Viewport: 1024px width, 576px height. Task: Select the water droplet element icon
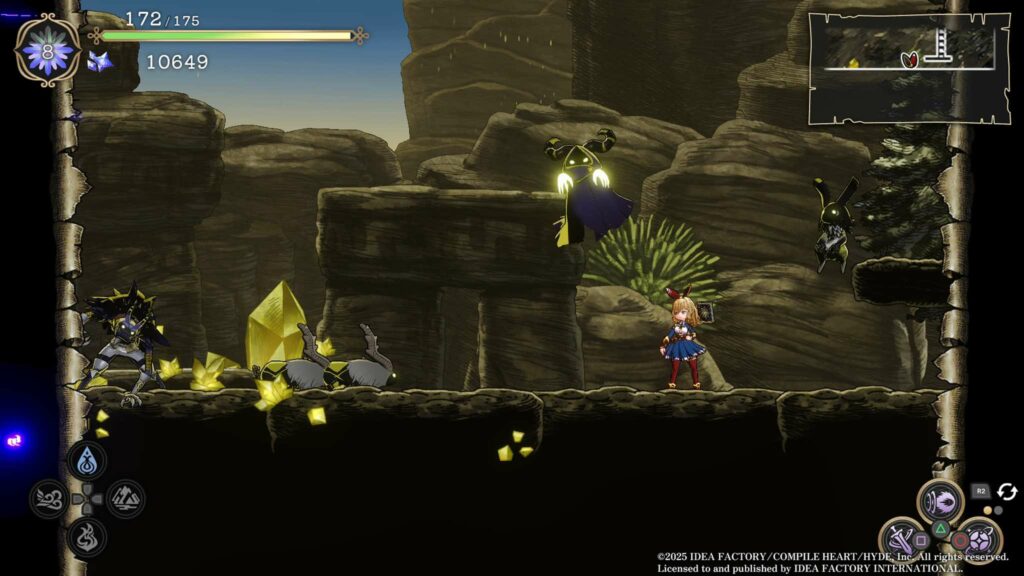87,461
